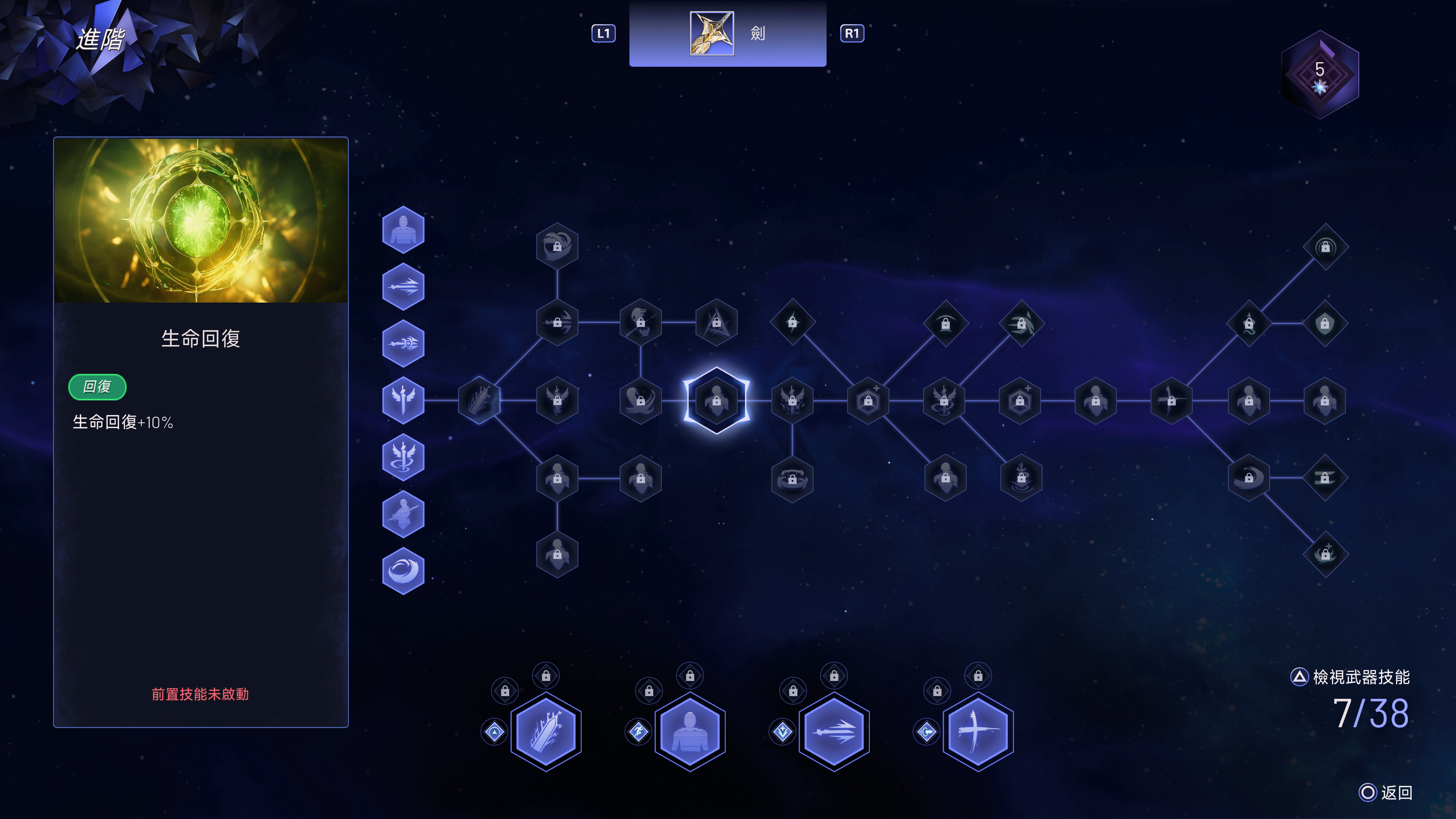This screenshot has width=1456, height=819.
Task: Select the glowing highlighted 生命回復 skill node
Action: tap(716, 400)
